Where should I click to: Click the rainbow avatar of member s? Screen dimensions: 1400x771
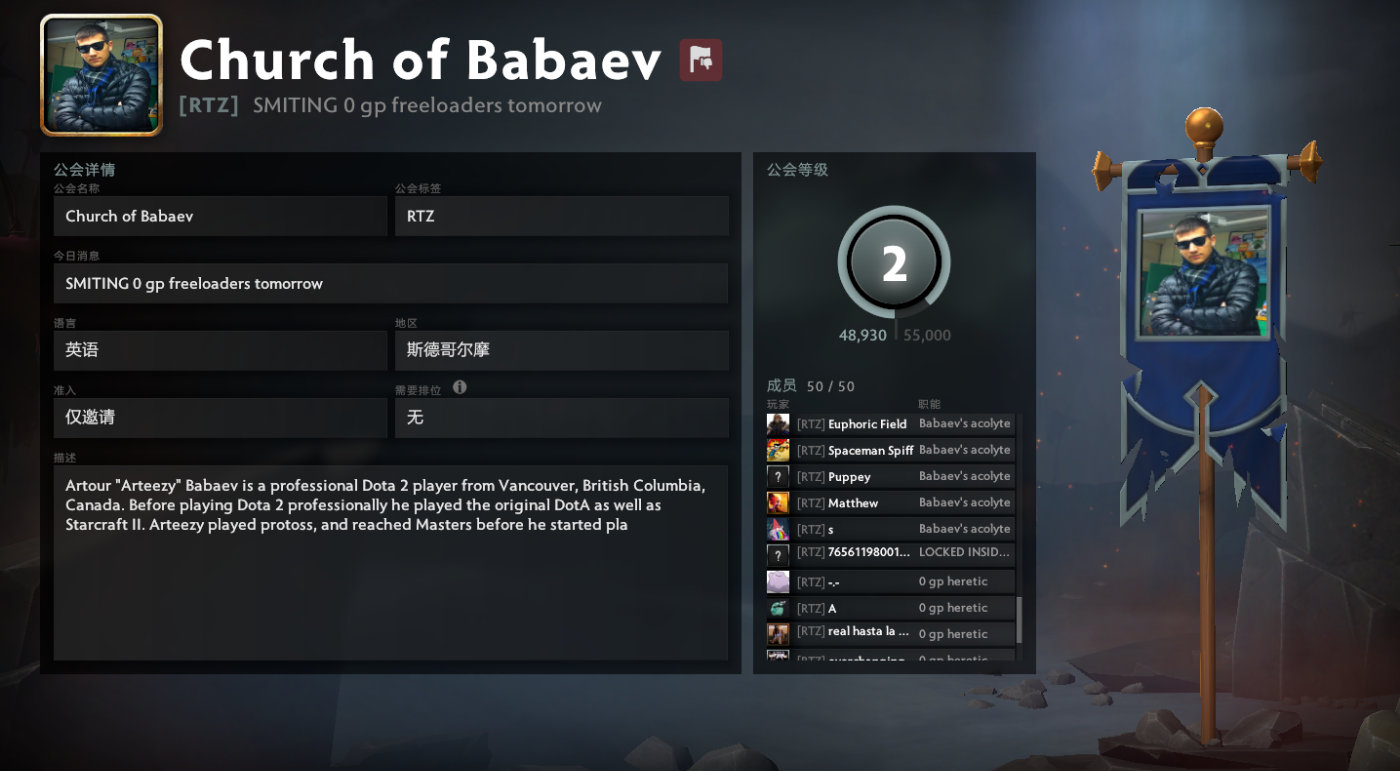[x=778, y=528]
